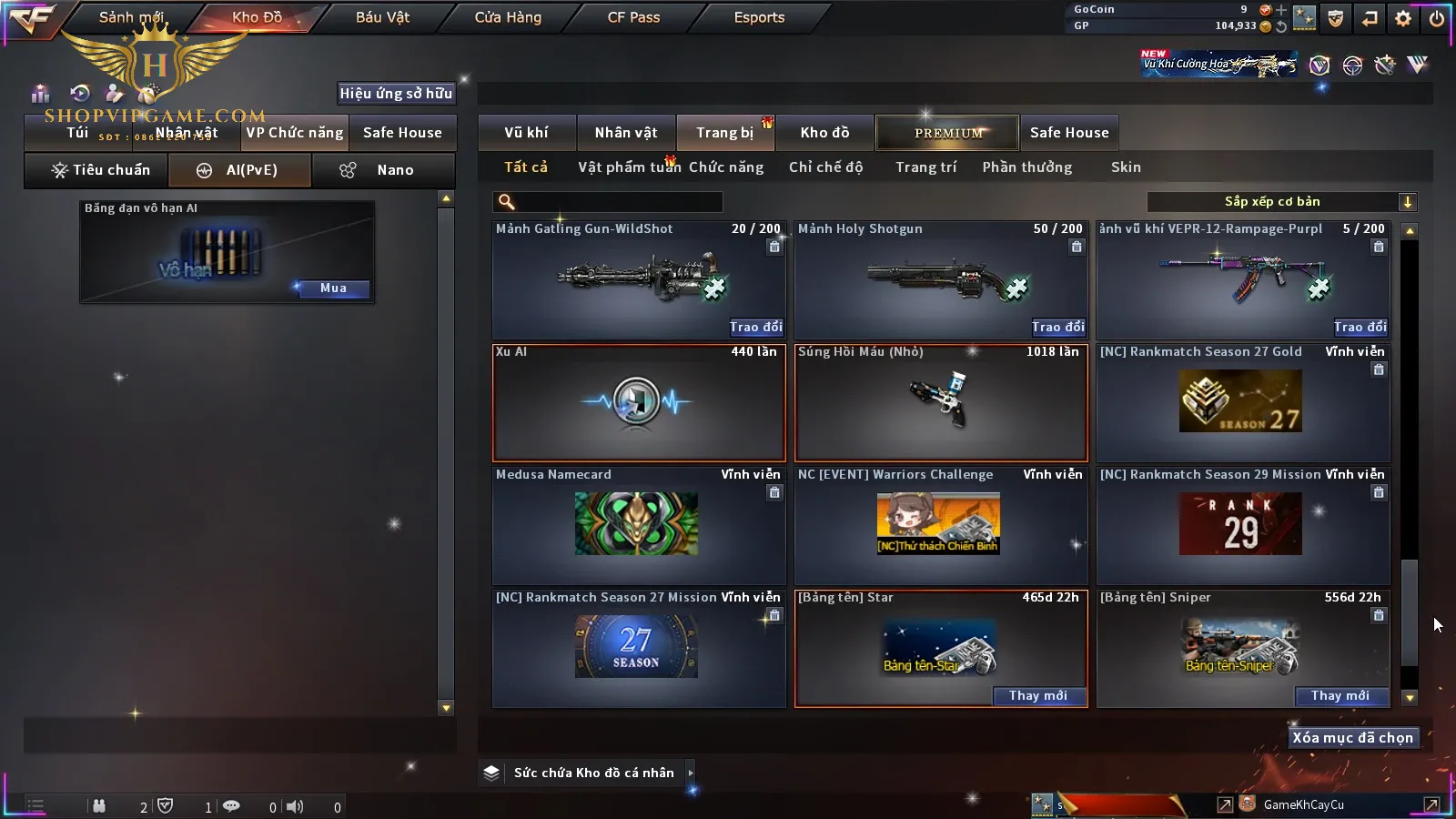This screenshot has height=819, width=1456.
Task: Renew the Sniper name tag
Action: coord(1340,696)
